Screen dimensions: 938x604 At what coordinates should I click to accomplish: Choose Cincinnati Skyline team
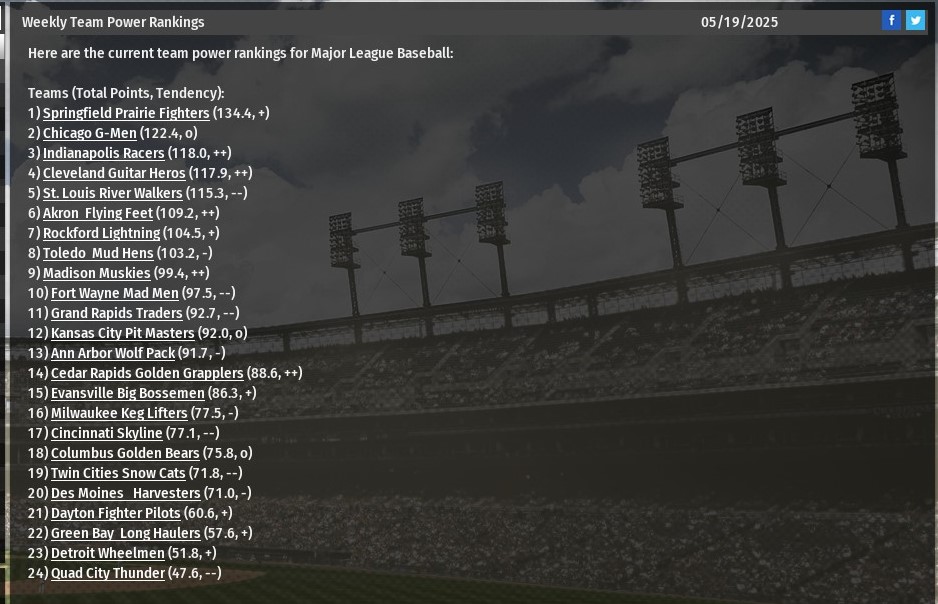(106, 433)
